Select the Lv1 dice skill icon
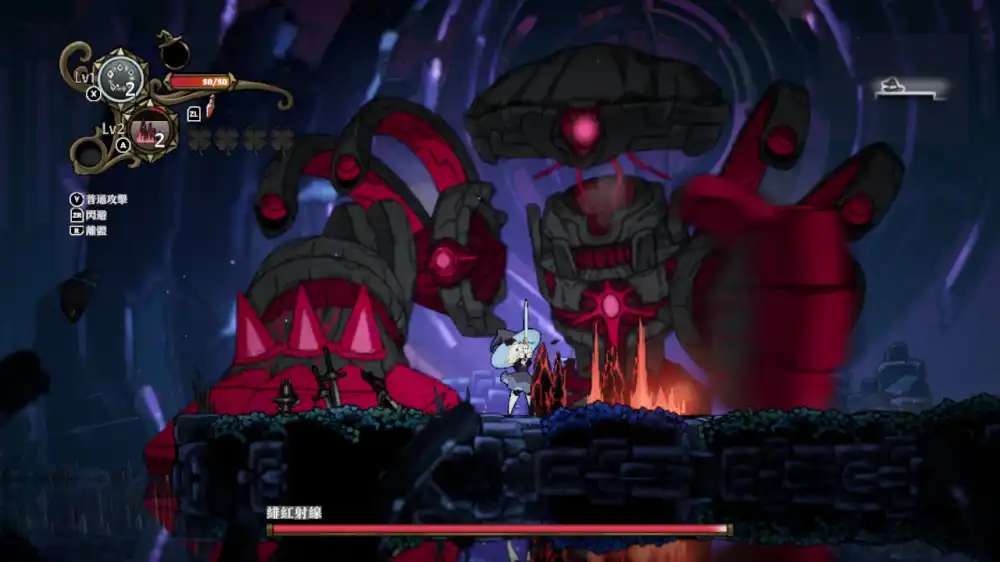The width and height of the screenshot is (1000, 562). pyautogui.click(x=121, y=79)
